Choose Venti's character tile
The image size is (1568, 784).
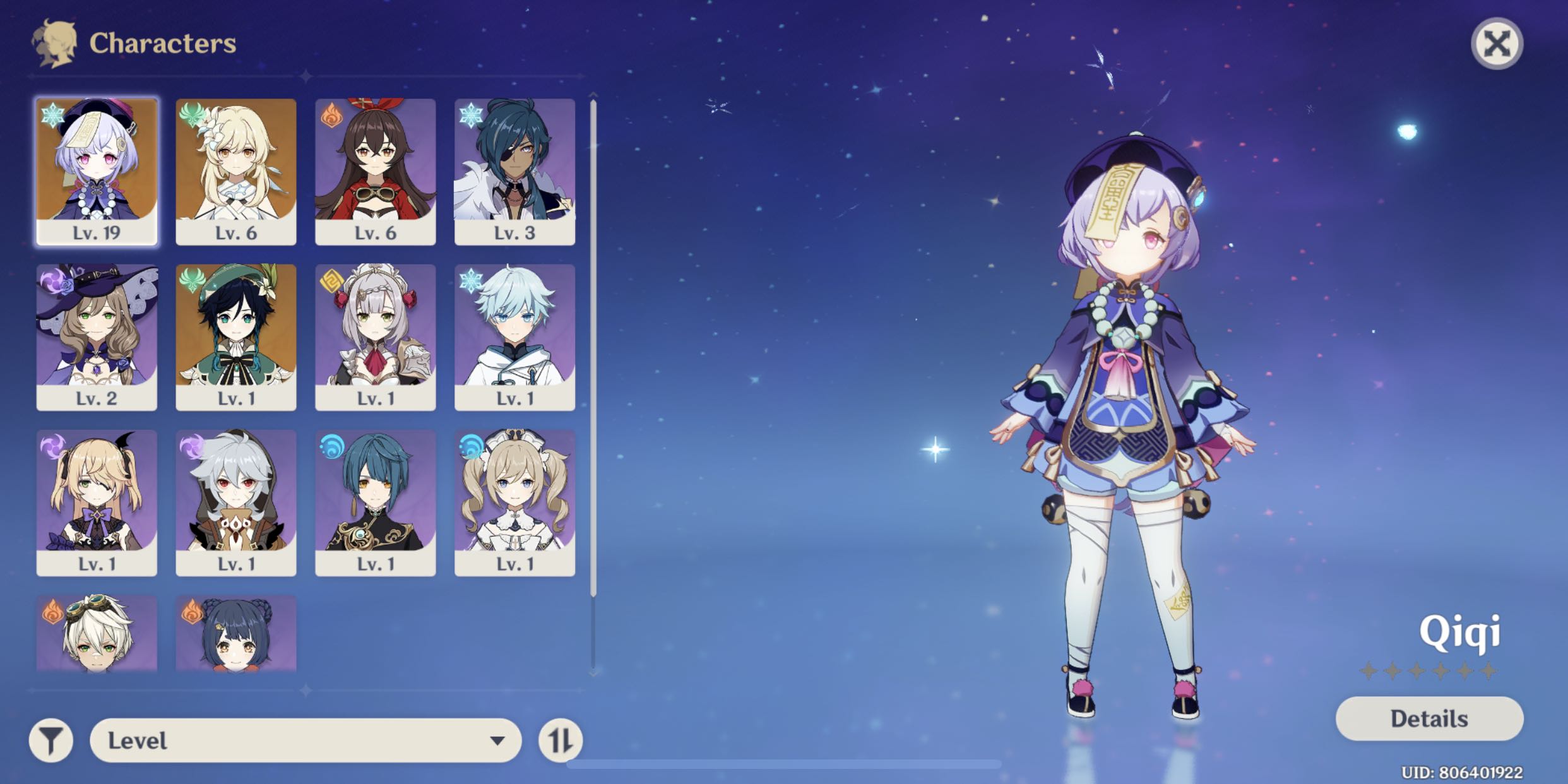[236, 337]
